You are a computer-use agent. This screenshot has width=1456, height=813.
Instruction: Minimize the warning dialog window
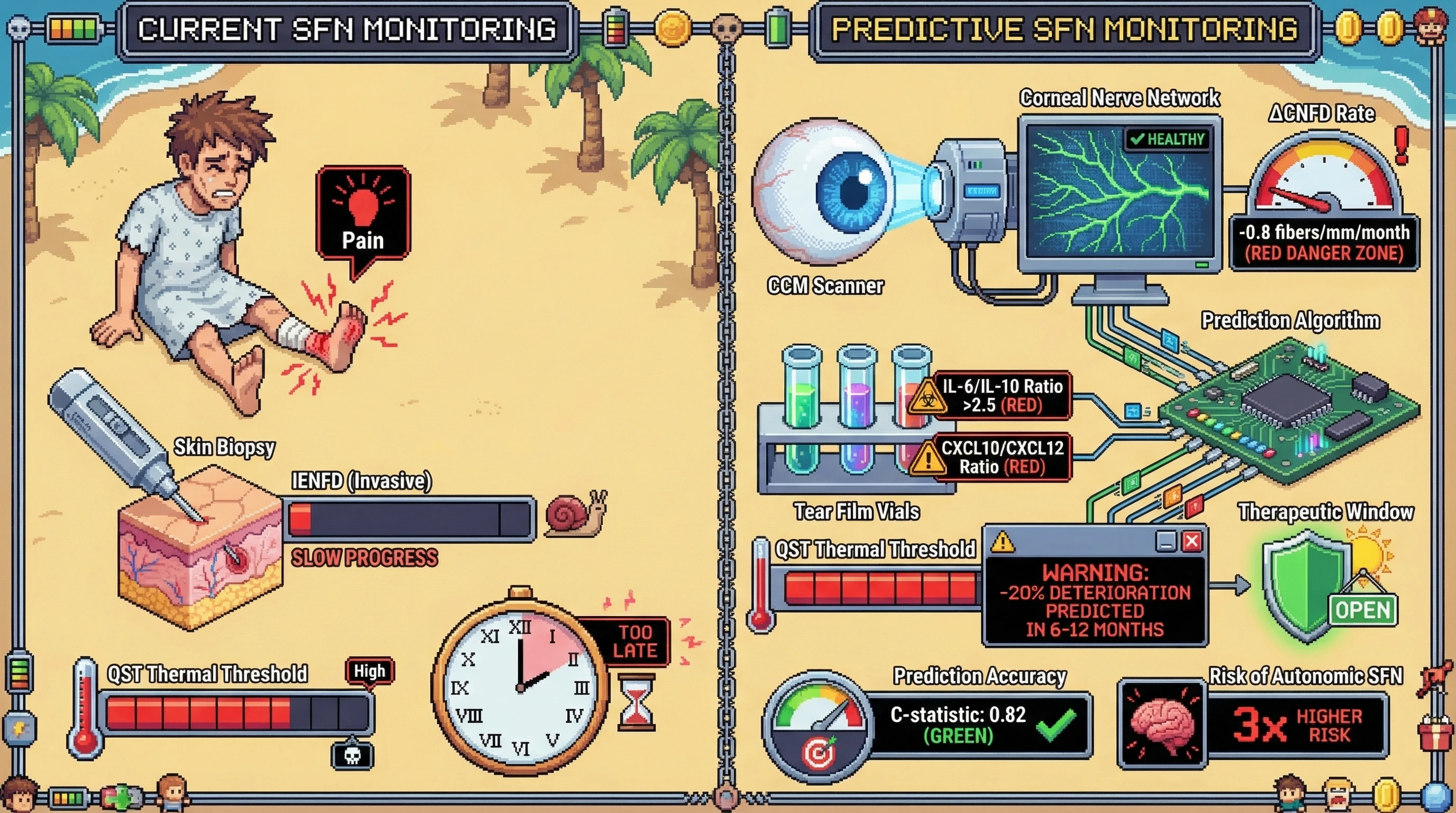(1166, 541)
